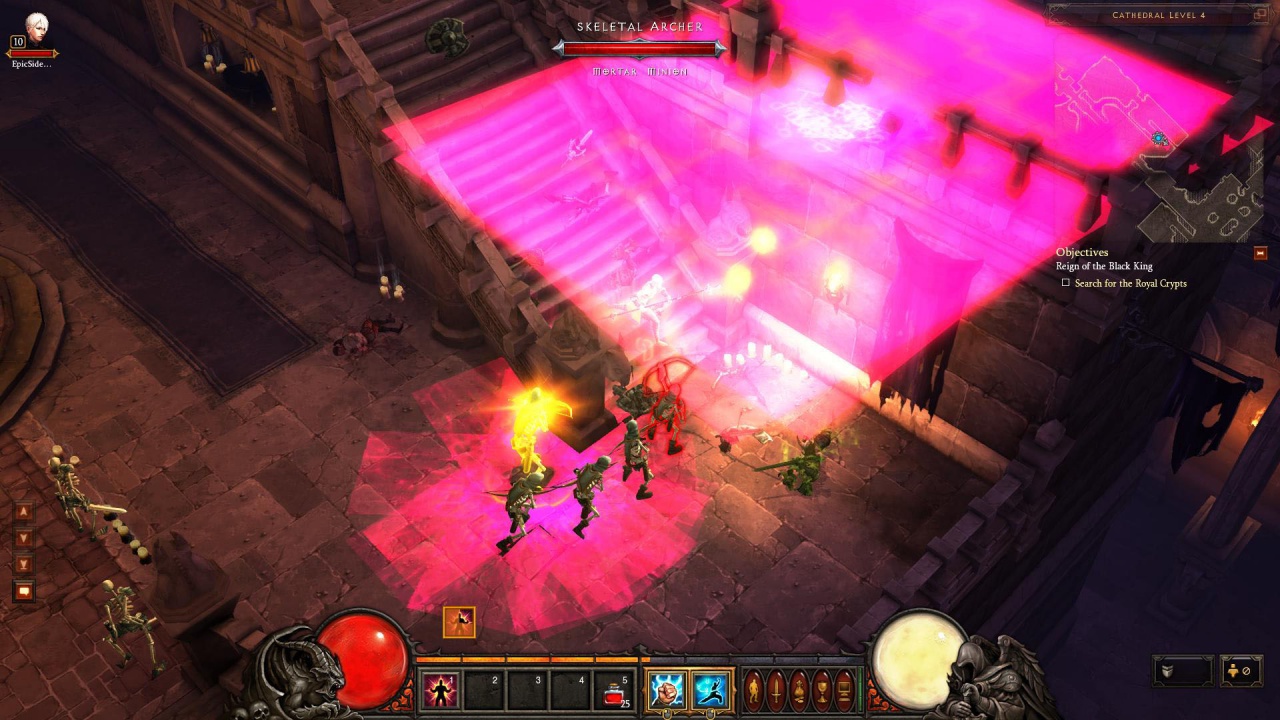The width and height of the screenshot is (1280, 720).
Task: Select the lightning fist primary attack skill
Action: click(667, 690)
